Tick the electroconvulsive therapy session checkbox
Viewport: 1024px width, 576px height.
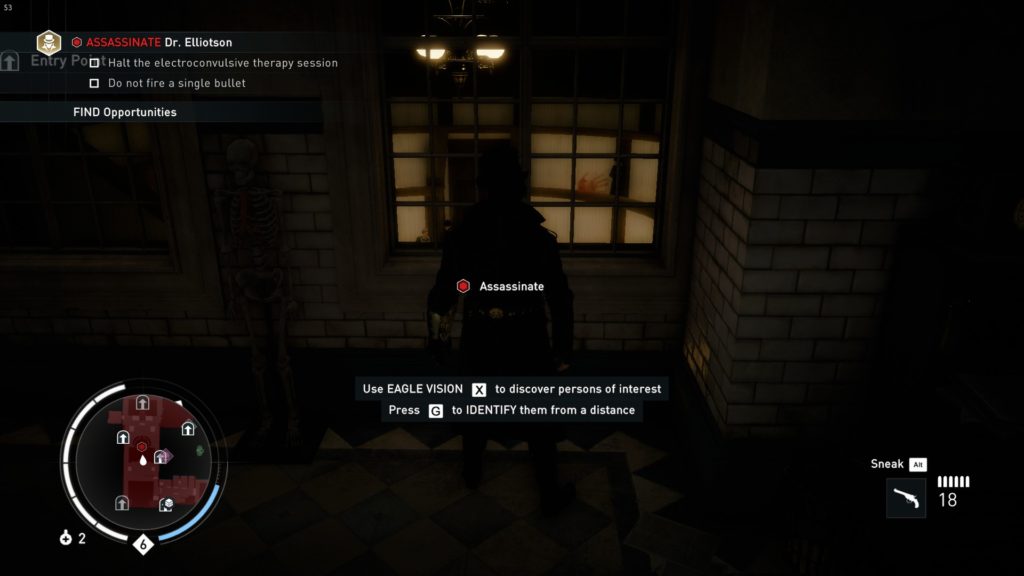(94, 63)
